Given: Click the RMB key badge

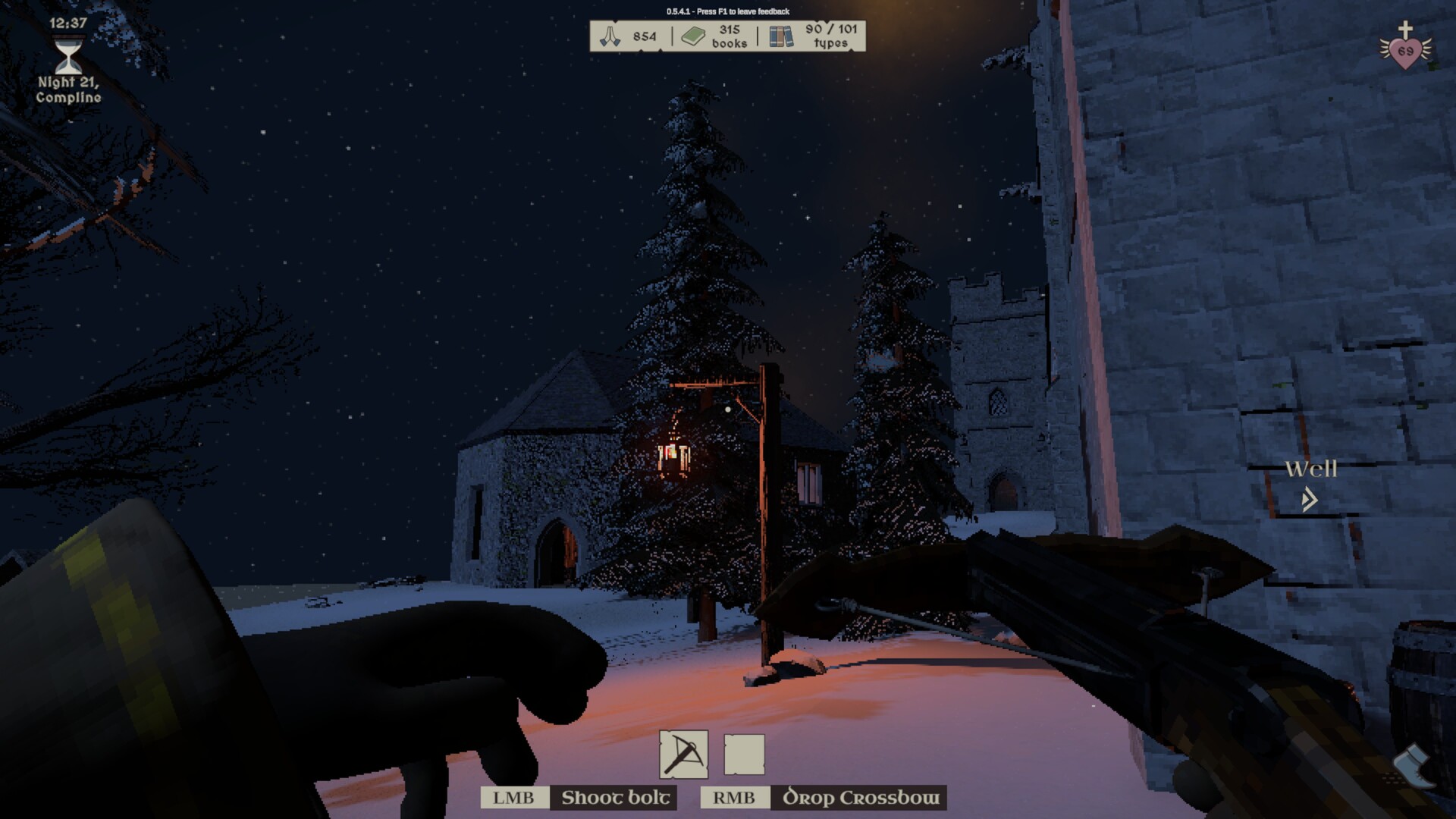Looking at the screenshot, I should 734,798.
